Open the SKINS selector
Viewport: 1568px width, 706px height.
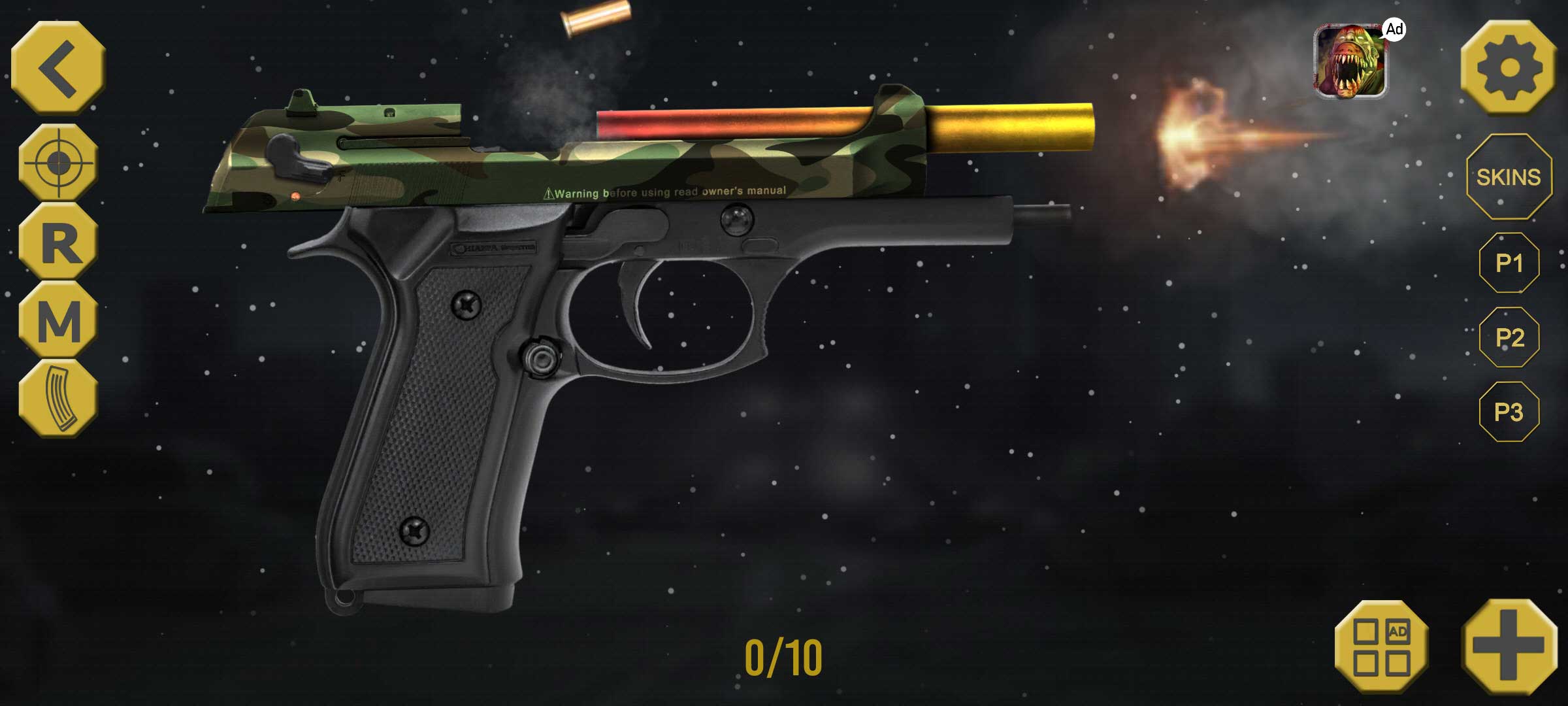1509,176
